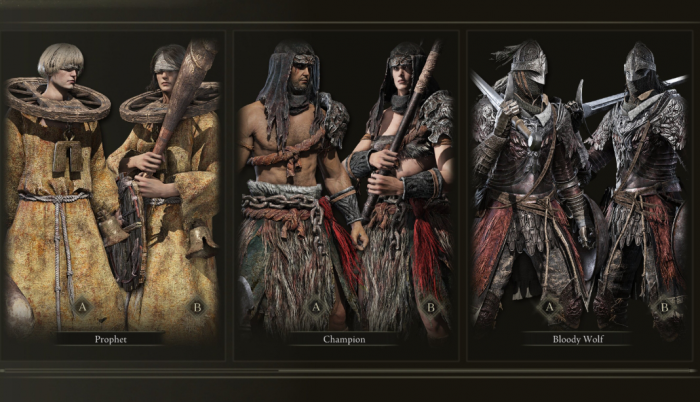The image size is (700, 402).
Task: Select the Prophet class card
Action: point(110,190)
